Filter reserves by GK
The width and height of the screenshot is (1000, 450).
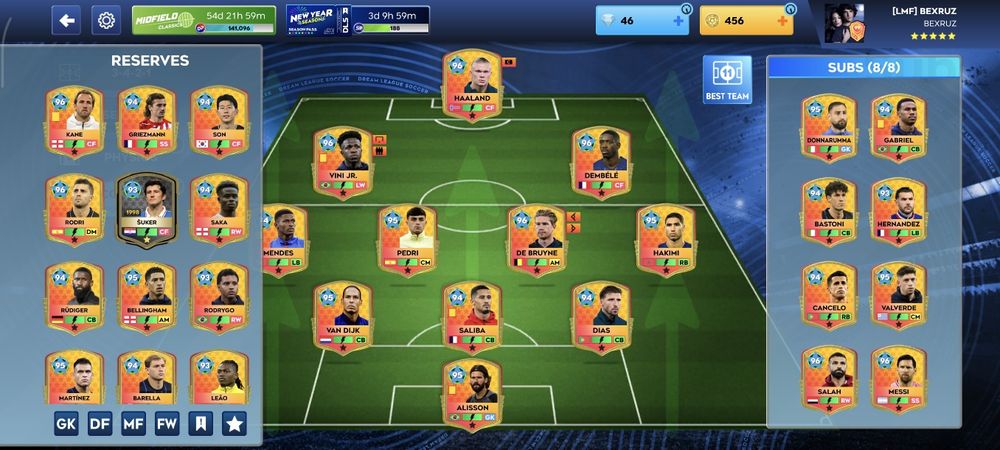(x=66, y=423)
